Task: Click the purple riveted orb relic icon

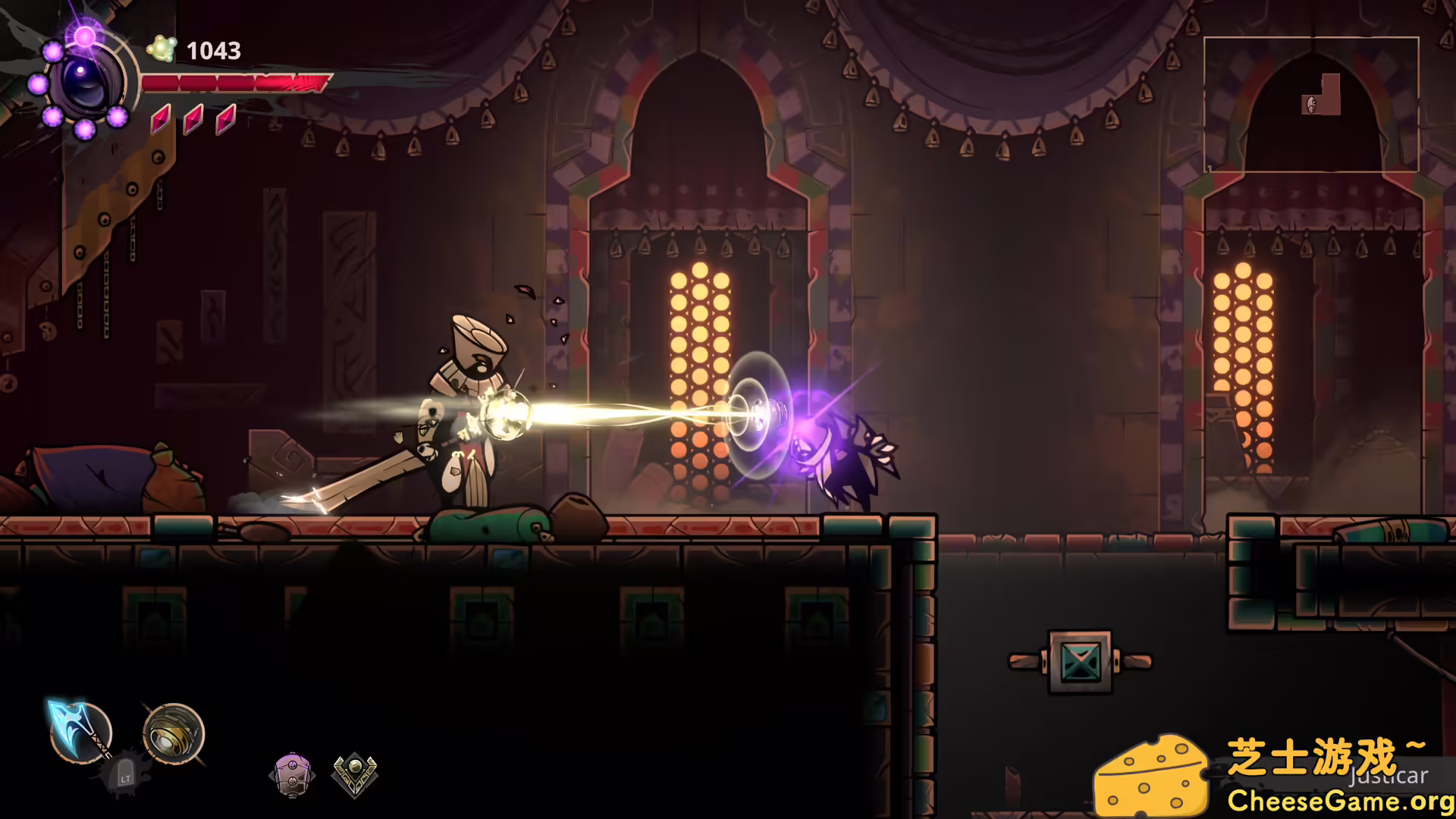Action: click(292, 774)
